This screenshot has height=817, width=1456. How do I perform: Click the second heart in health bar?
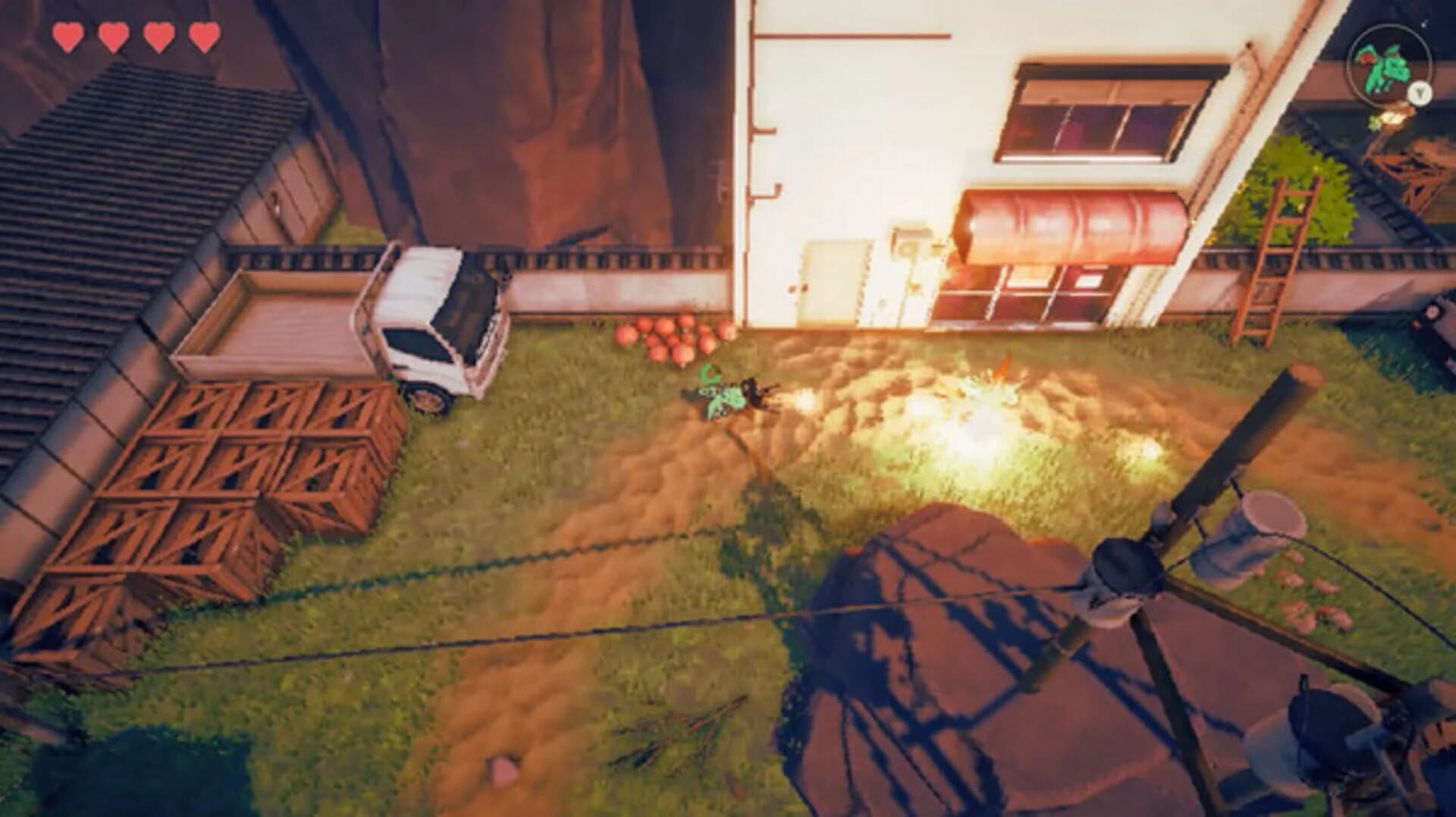coord(113,34)
